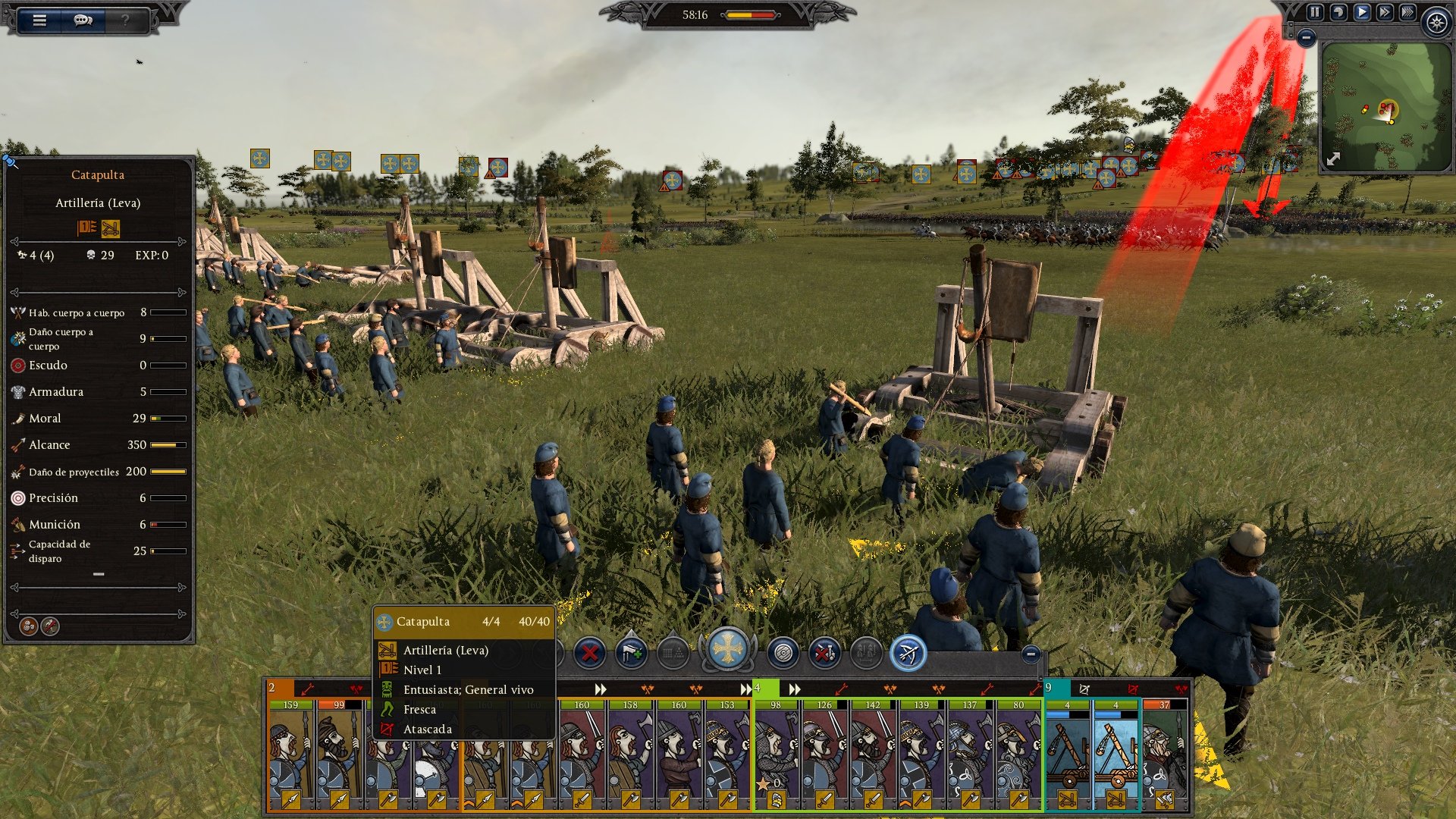Viewport: 1456px width, 819px height.
Task: Click the compass star button above the minimap
Action: [1436, 22]
